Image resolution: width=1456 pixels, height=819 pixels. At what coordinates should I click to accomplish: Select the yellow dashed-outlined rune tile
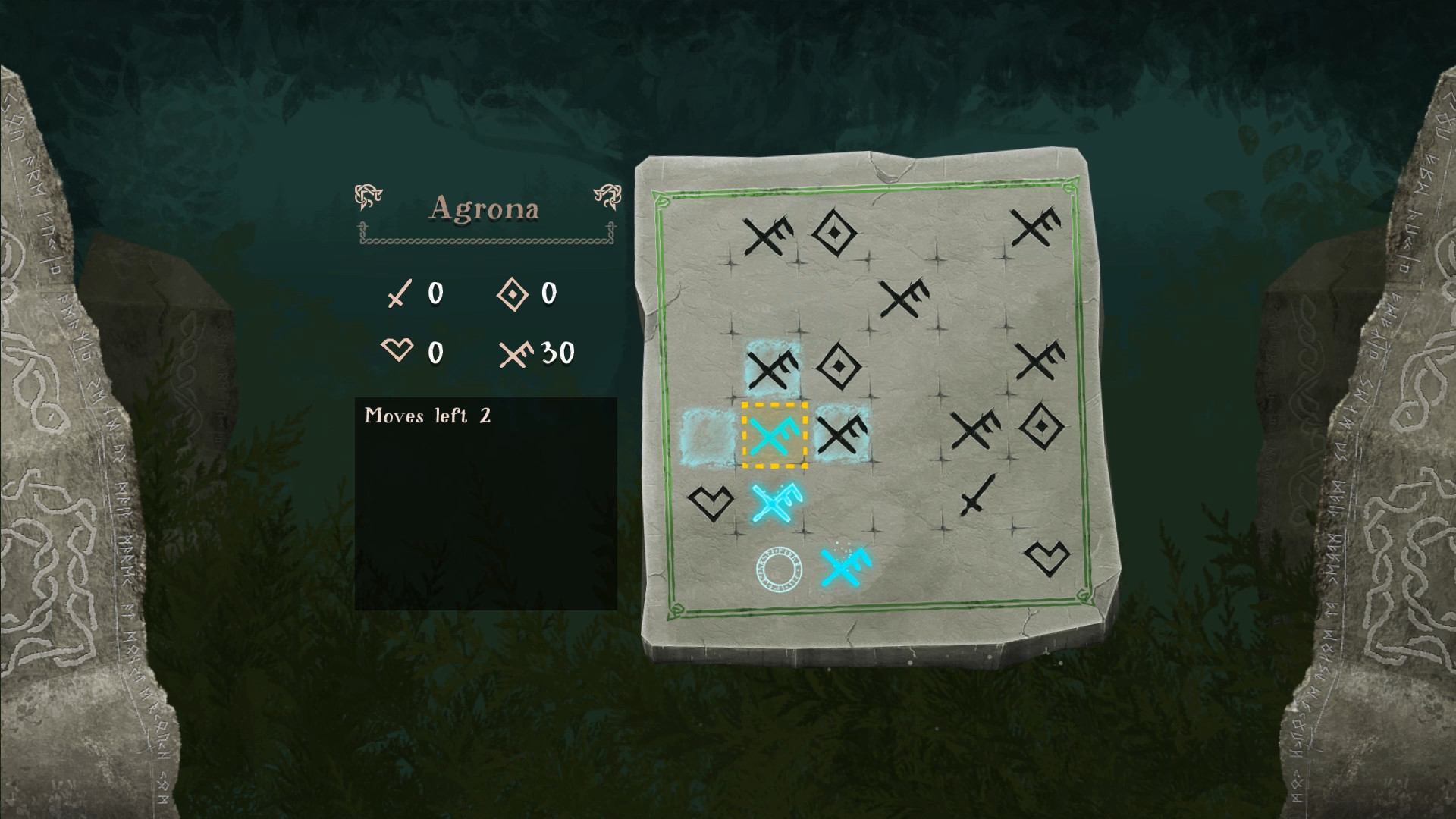coord(774,435)
